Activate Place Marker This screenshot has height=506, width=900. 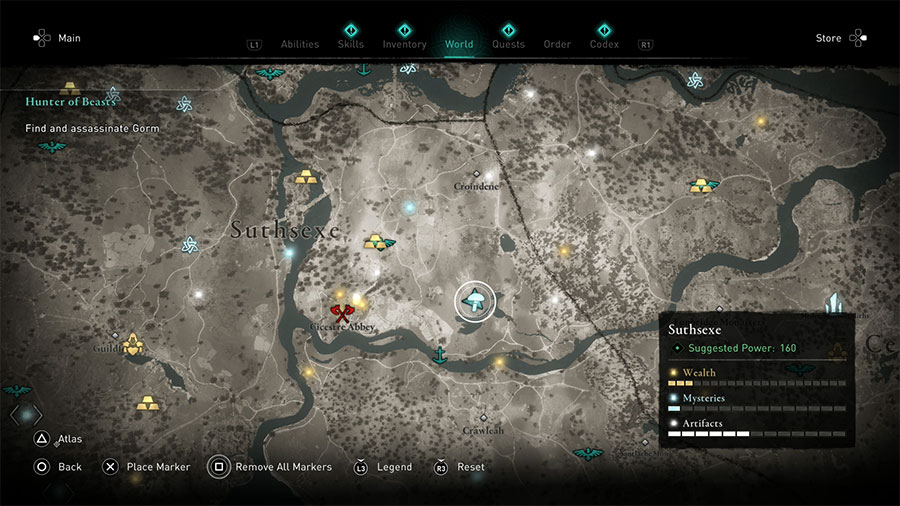click(157, 467)
